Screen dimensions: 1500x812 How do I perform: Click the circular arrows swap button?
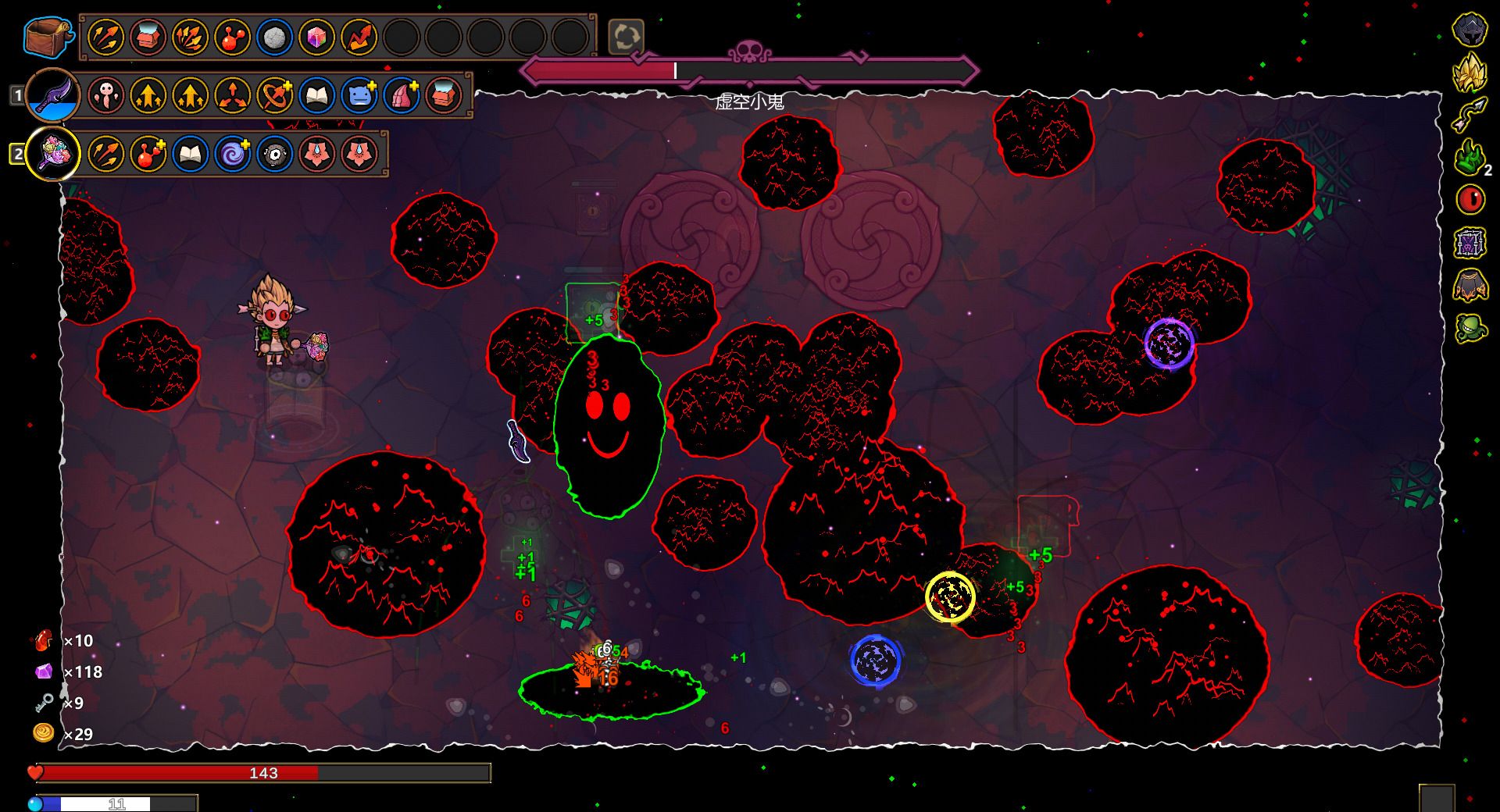626,37
